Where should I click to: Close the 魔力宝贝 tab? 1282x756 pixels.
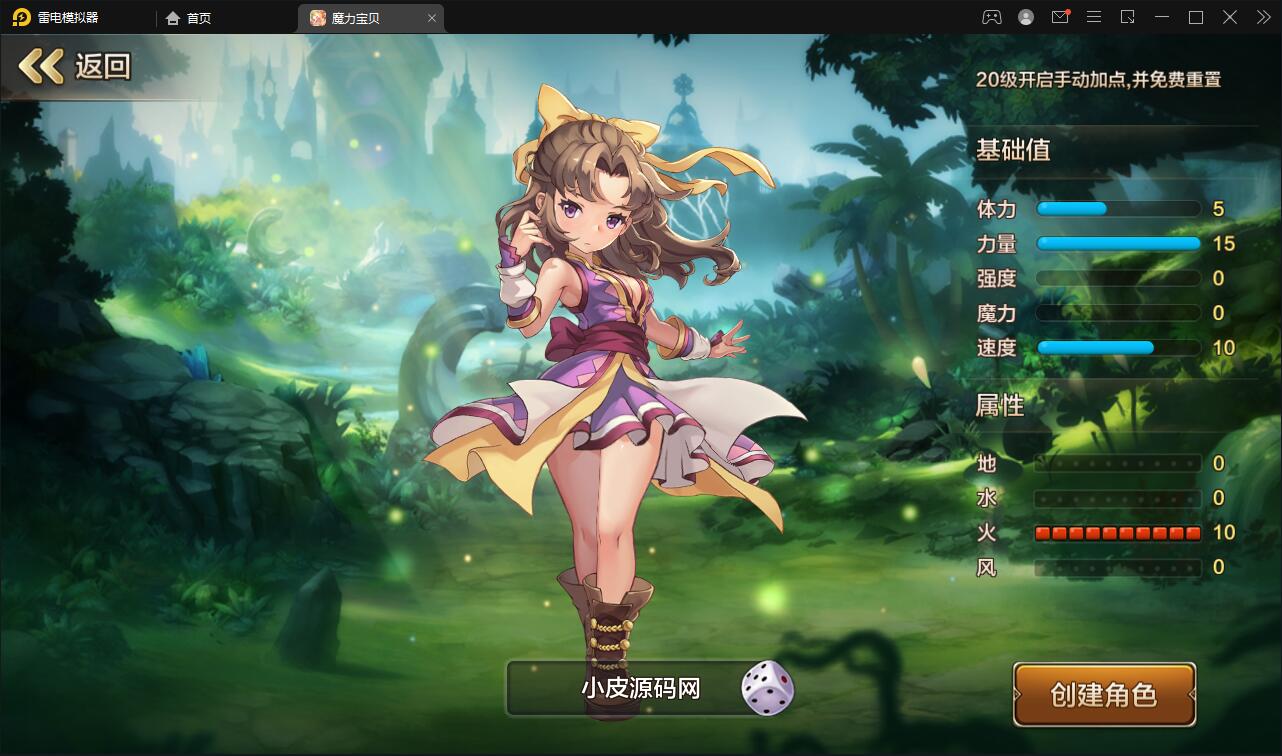click(431, 17)
